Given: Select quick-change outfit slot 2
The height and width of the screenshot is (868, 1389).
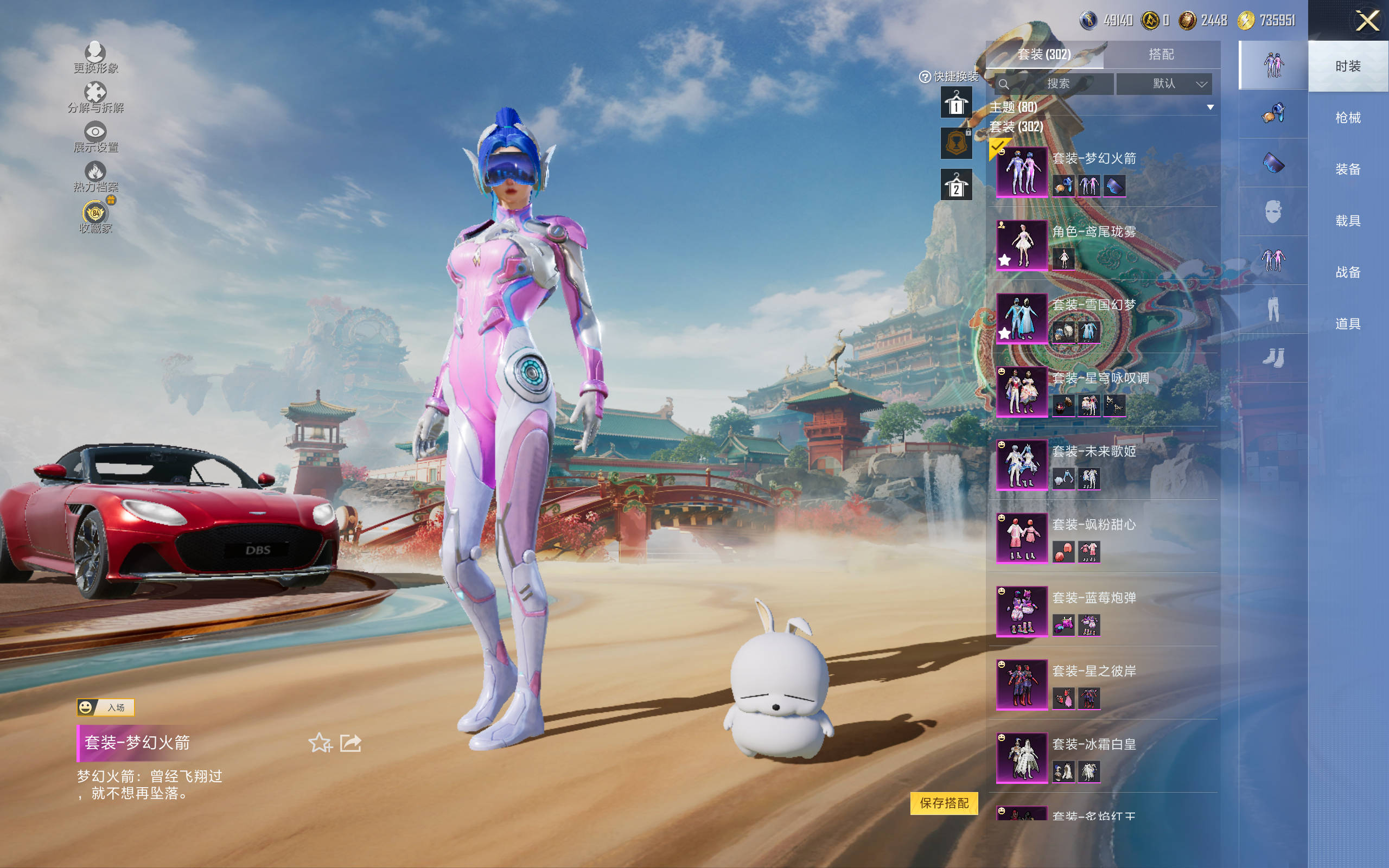Looking at the screenshot, I should pos(955,186).
